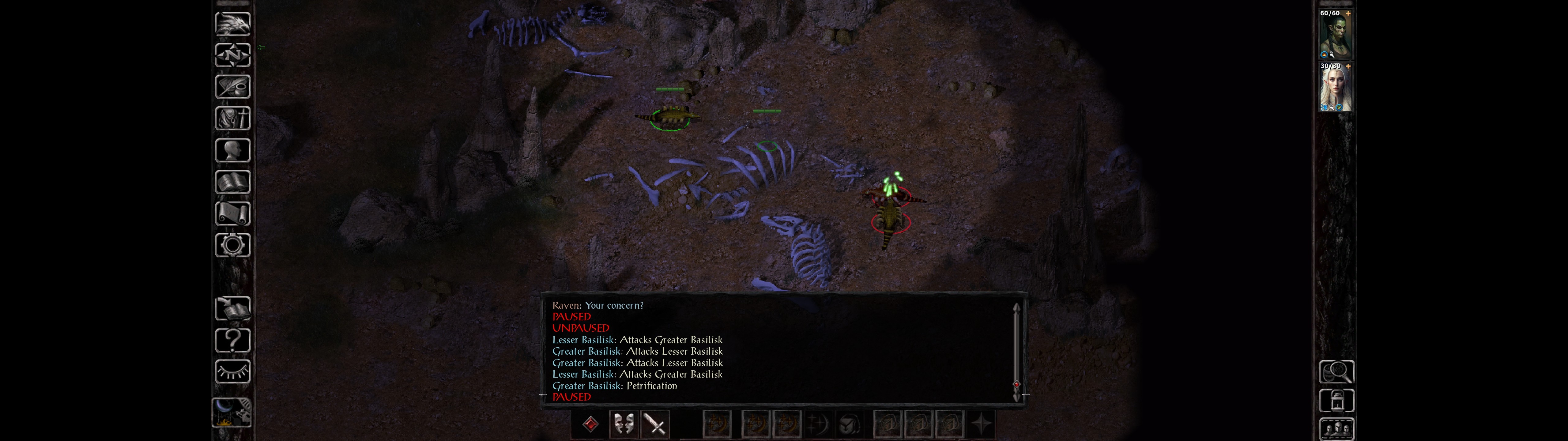Click the dragon head icon on sidebar
This screenshot has width=1568, height=441.
point(232,24)
